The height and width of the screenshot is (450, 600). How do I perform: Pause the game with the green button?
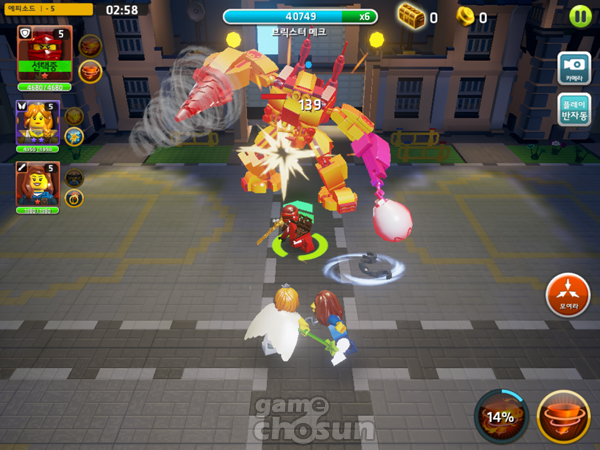[580, 16]
